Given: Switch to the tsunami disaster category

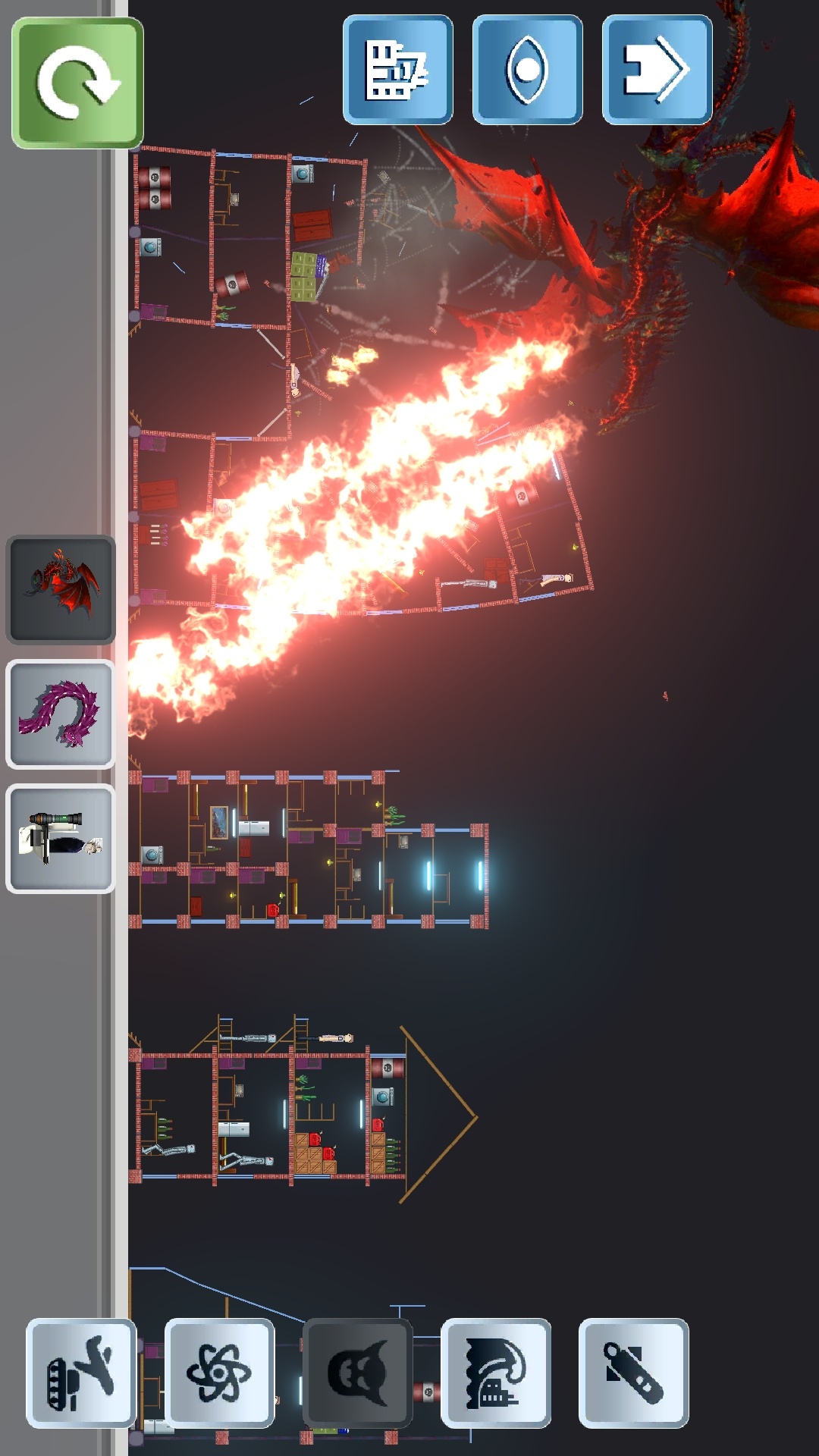Looking at the screenshot, I should coord(496,1373).
